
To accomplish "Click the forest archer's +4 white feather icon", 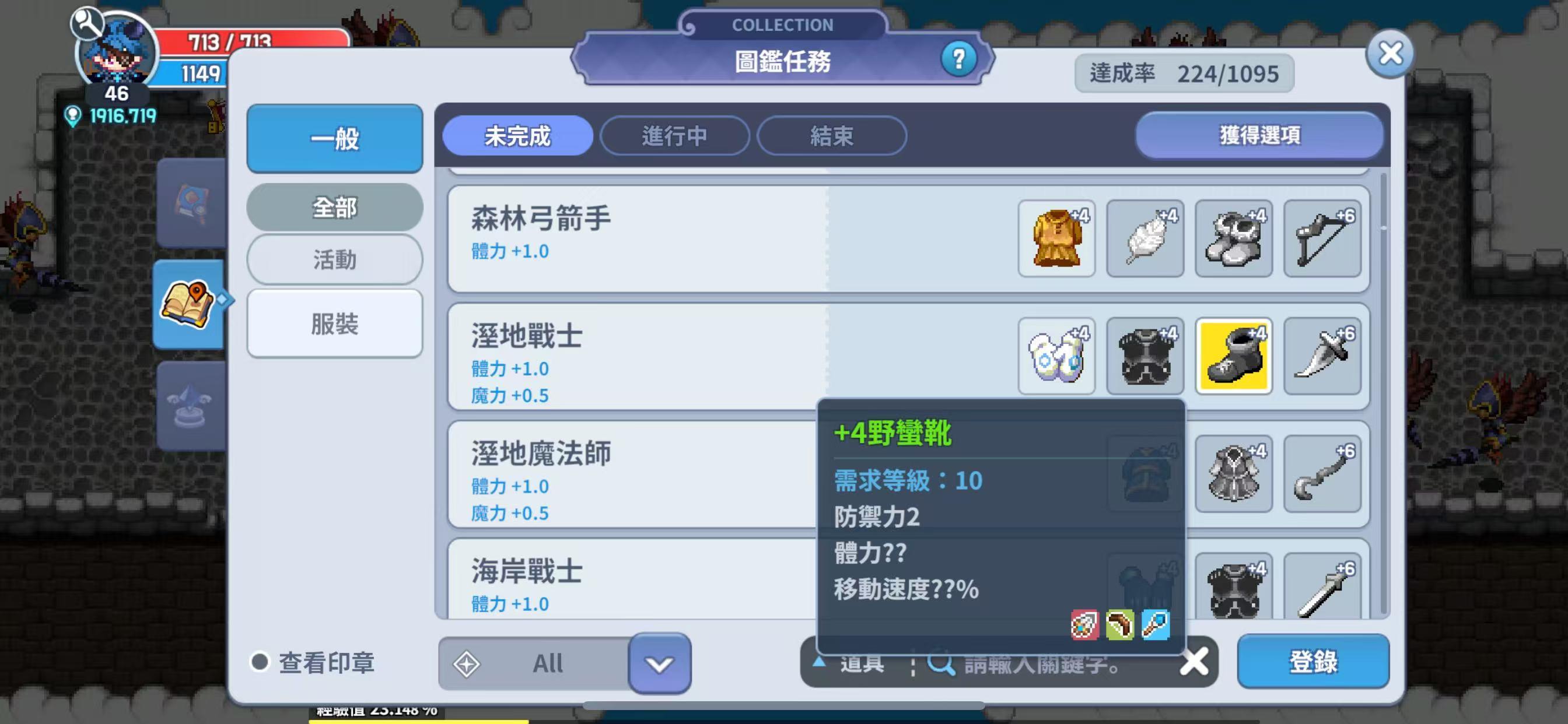I will point(1145,238).
